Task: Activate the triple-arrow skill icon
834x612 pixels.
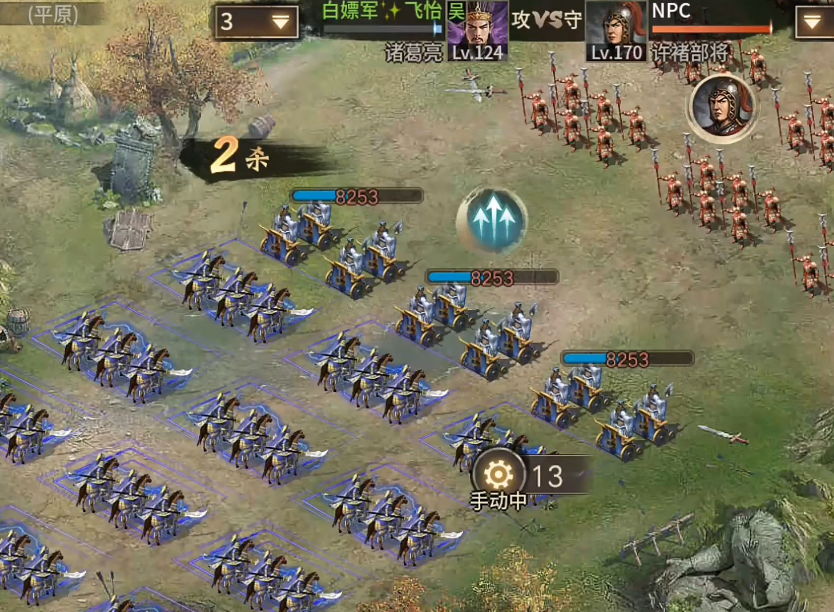Action: 492,220
